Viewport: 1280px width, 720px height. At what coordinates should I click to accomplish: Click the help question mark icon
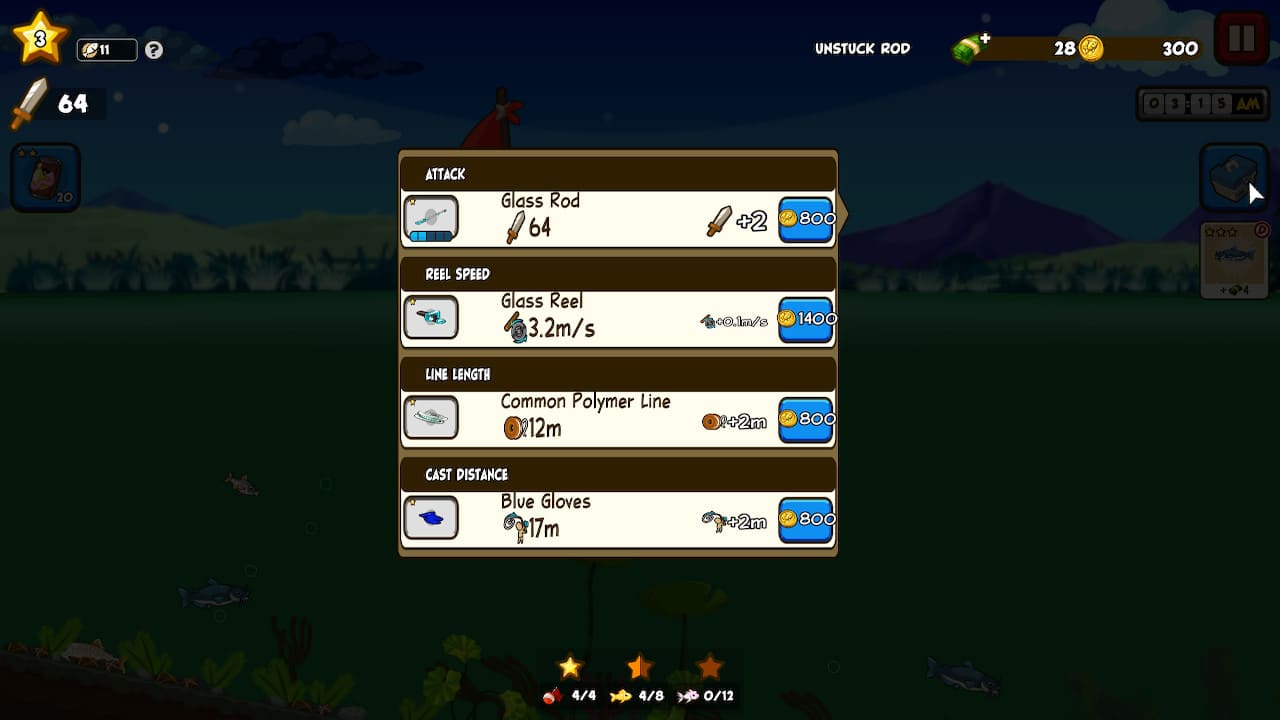(152, 49)
